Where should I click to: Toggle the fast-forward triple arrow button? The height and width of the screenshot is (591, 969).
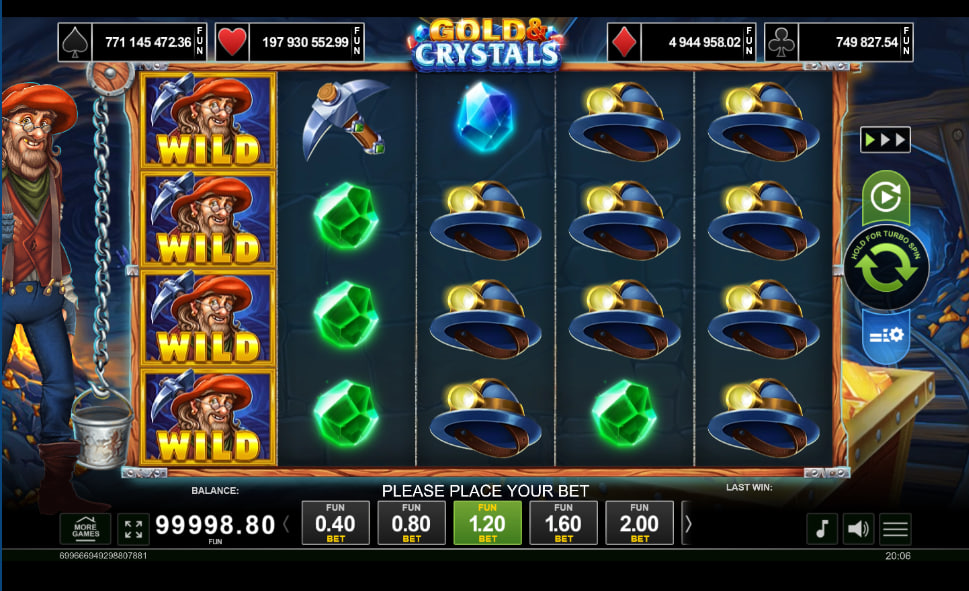(x=885, y=139)
